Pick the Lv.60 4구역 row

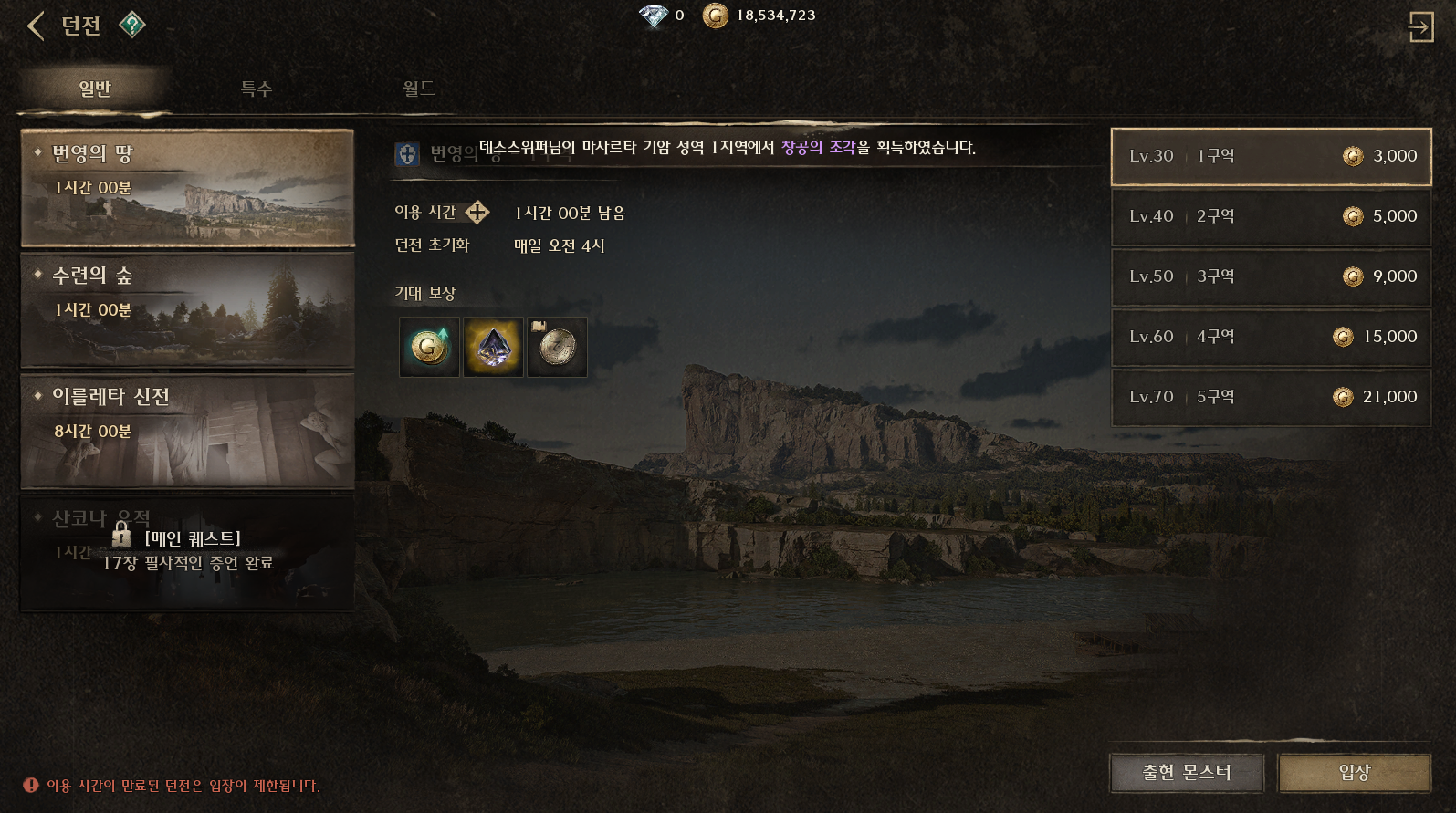pyautogui.click(x=1271, y=337)
